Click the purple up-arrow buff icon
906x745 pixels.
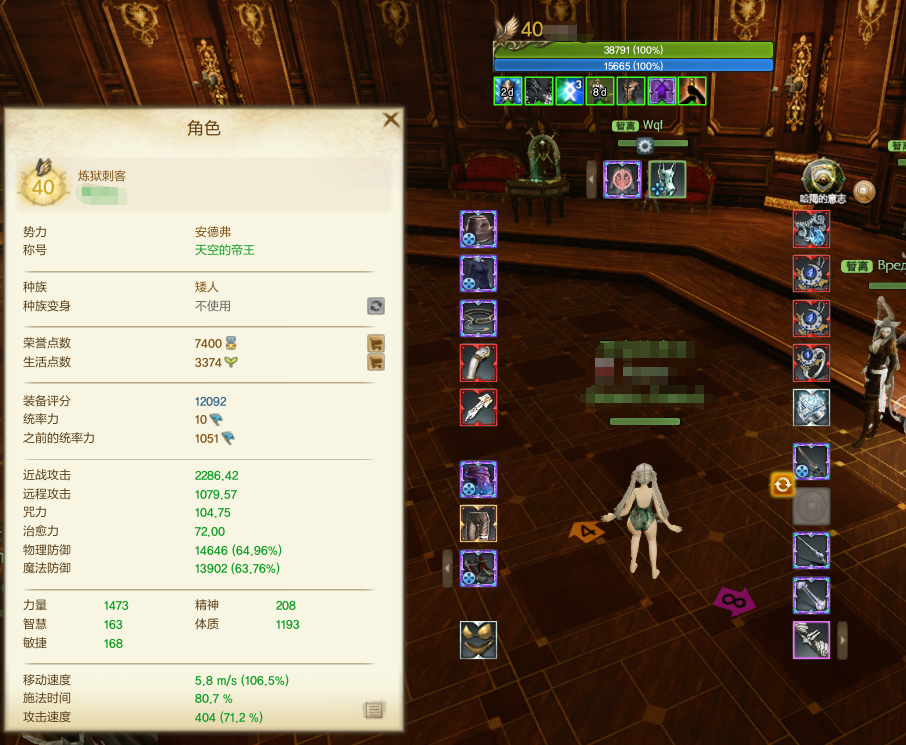pyautogui.click(x=661, y=91)
